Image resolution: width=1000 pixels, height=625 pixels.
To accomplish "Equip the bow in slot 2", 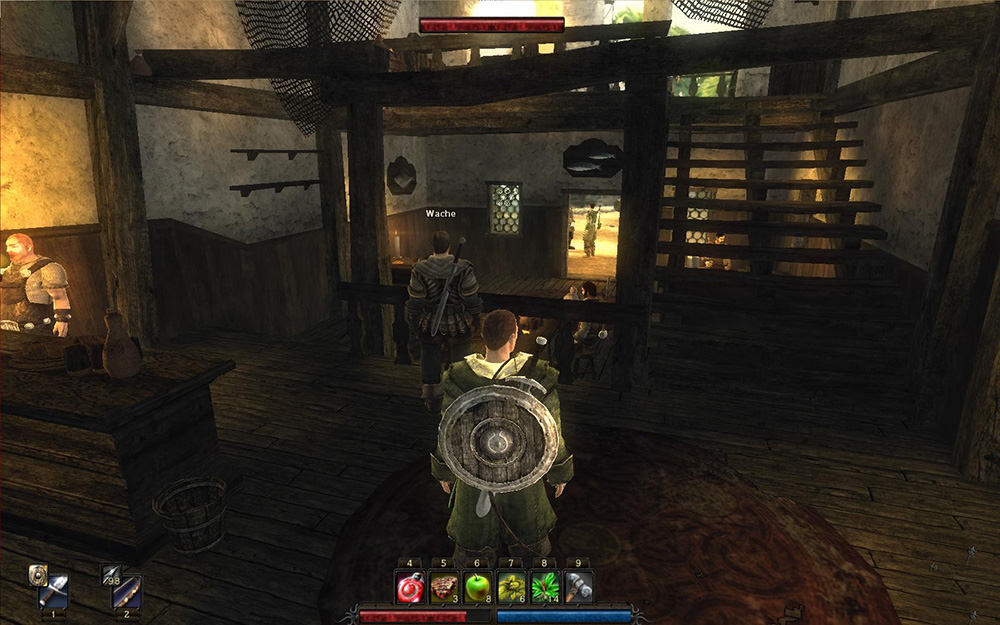I will [127, 591].
